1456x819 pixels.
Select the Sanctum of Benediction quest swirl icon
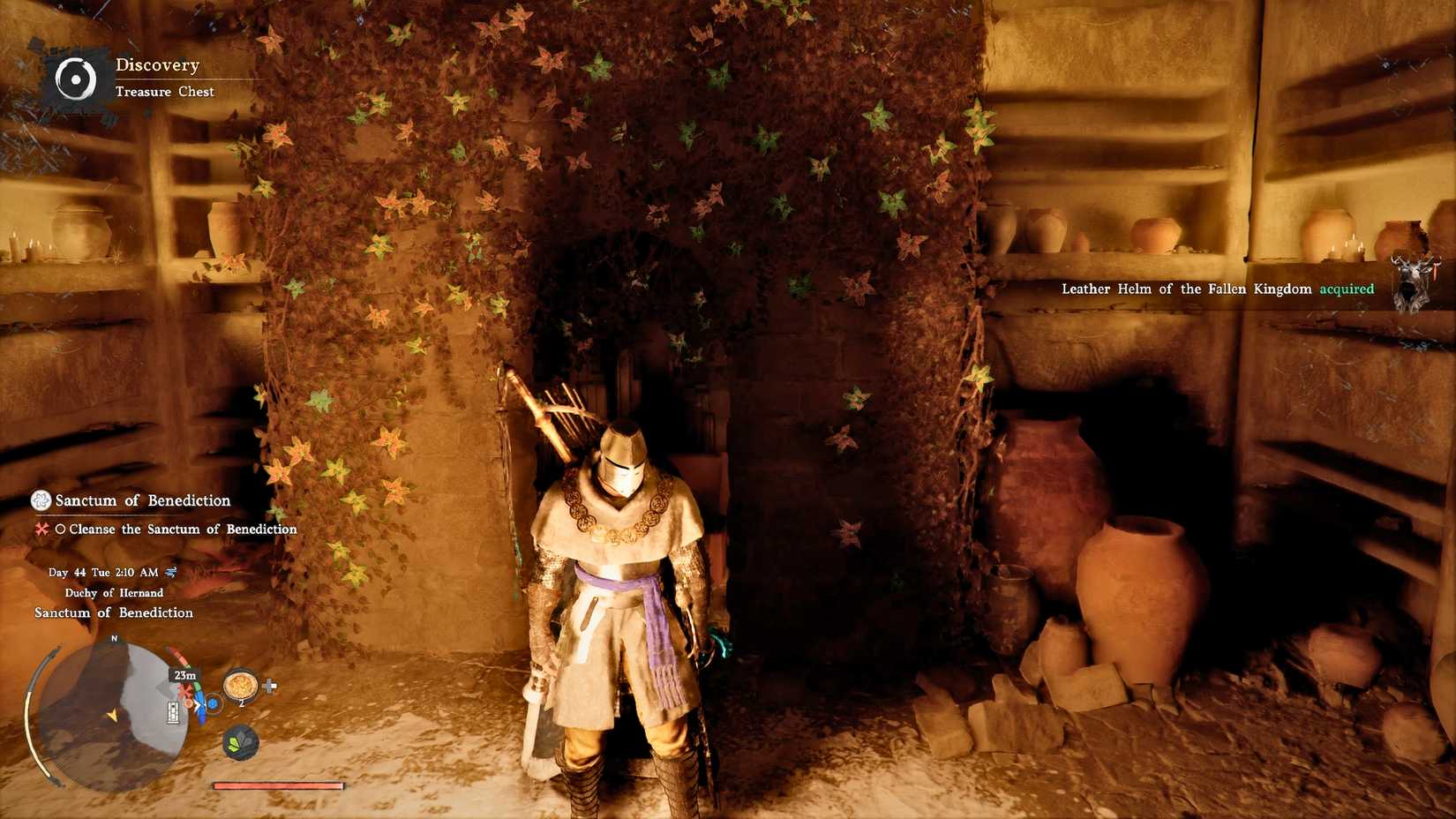tap(39, 501)
